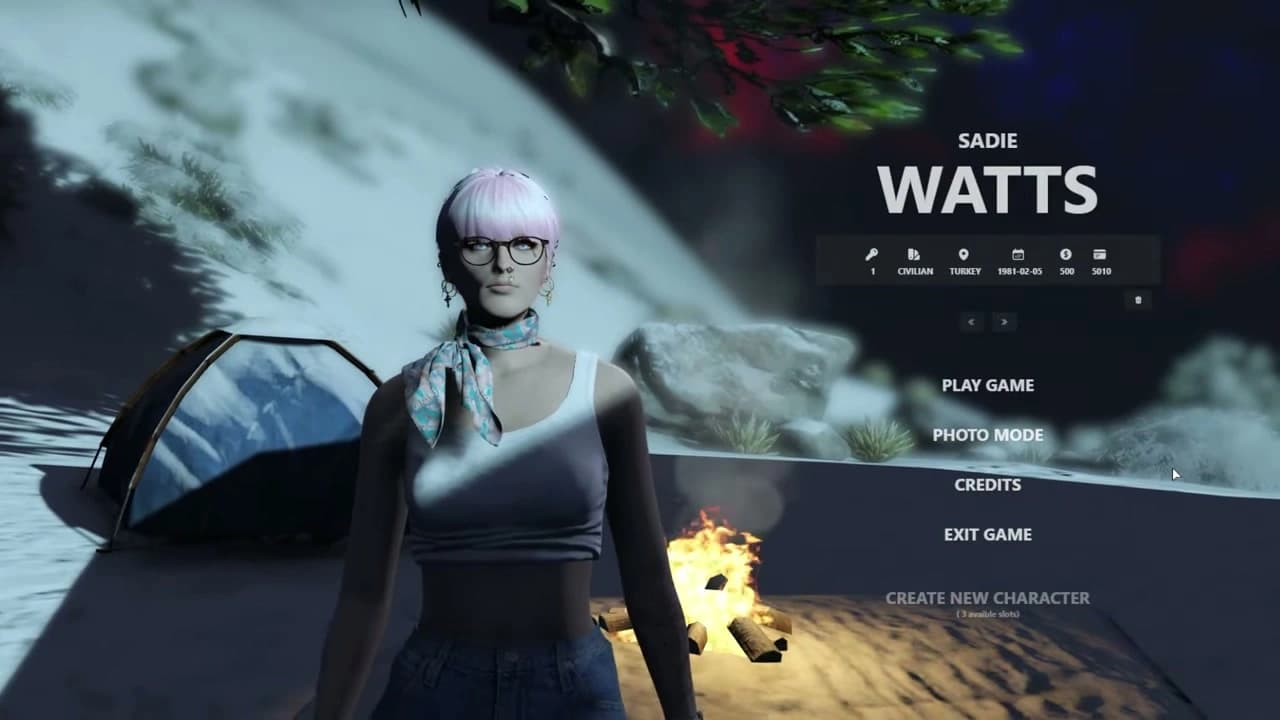The height and width of the screenshot is (720, 1280).
Task: View the Credits
Action: 987,485
